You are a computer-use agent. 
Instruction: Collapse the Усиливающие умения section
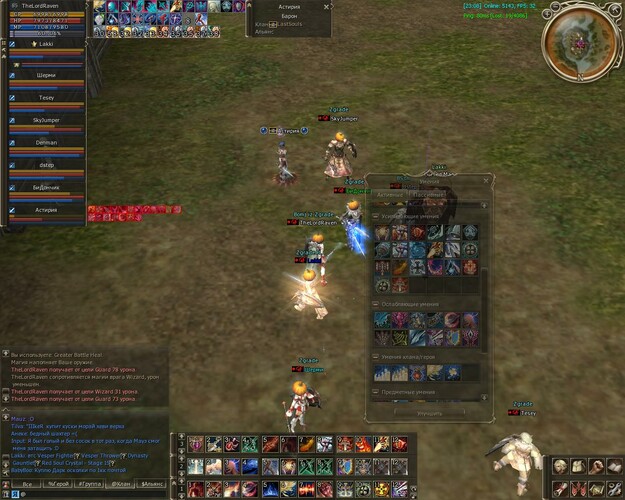click(376, 217)
